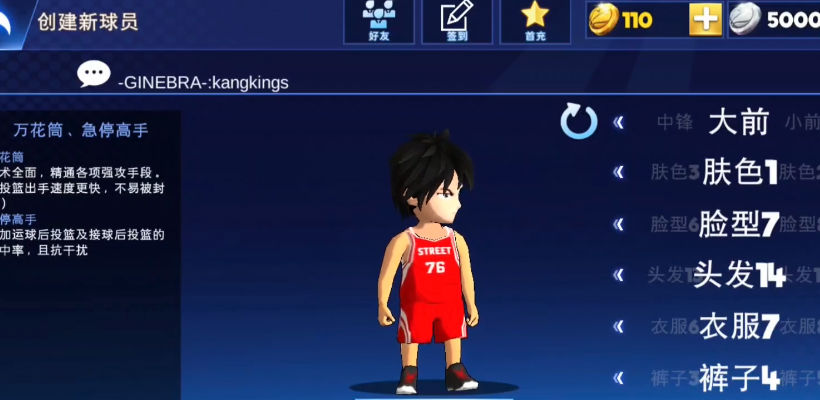Screen dimensions: 820x400
Task: Go to previous position left of 大前
Action: point(619,122)
